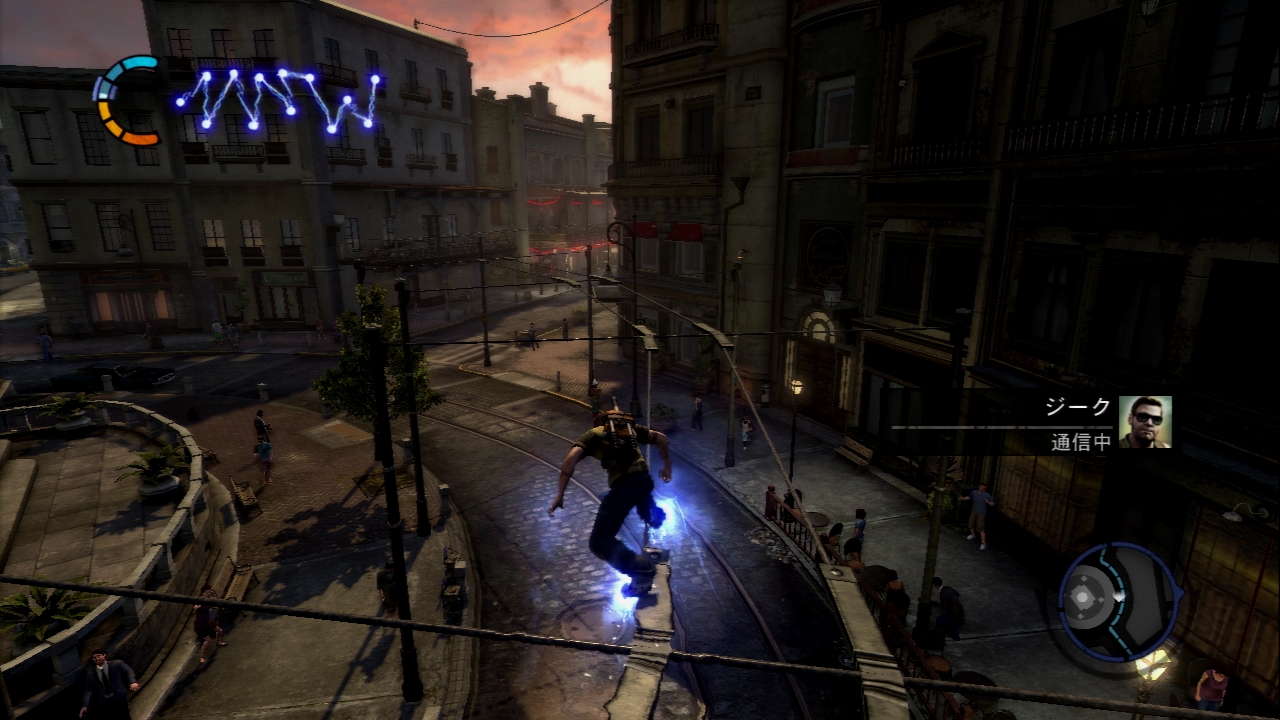This screenshot has width=1280, height=720.
Task: Open the circular minimap radar
Action: point(1117,600)
